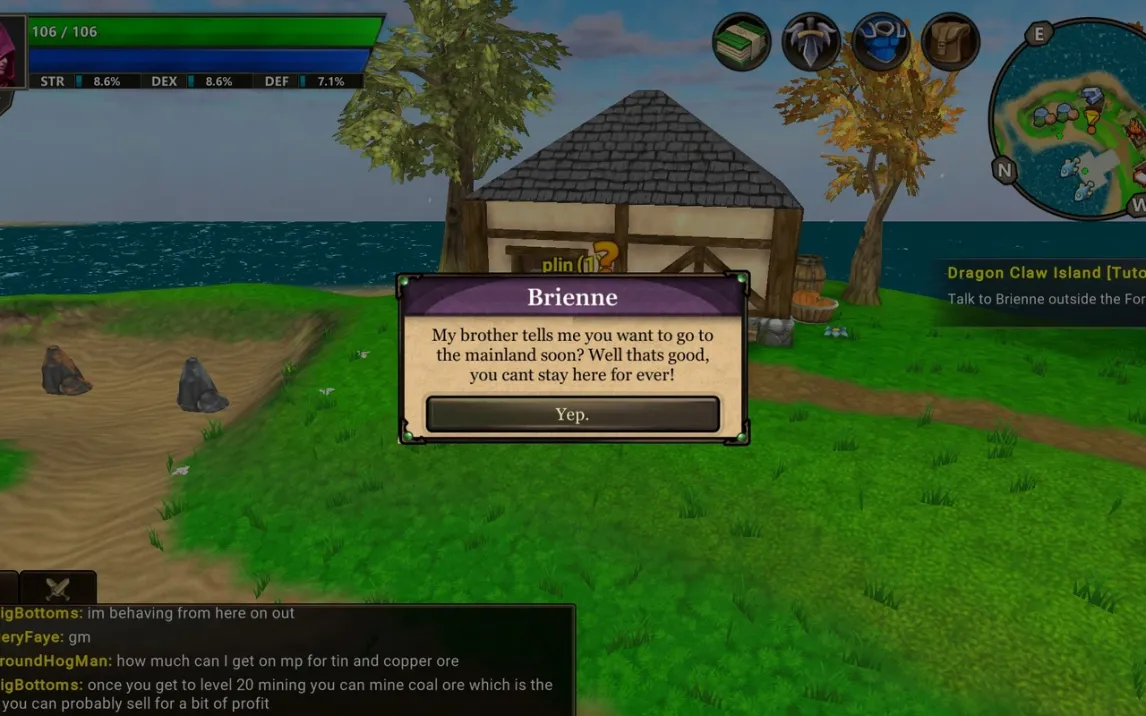The image size is (1146, 716).
Task: Switch to the crossed swords chat tab
Action: pos(58,588)
